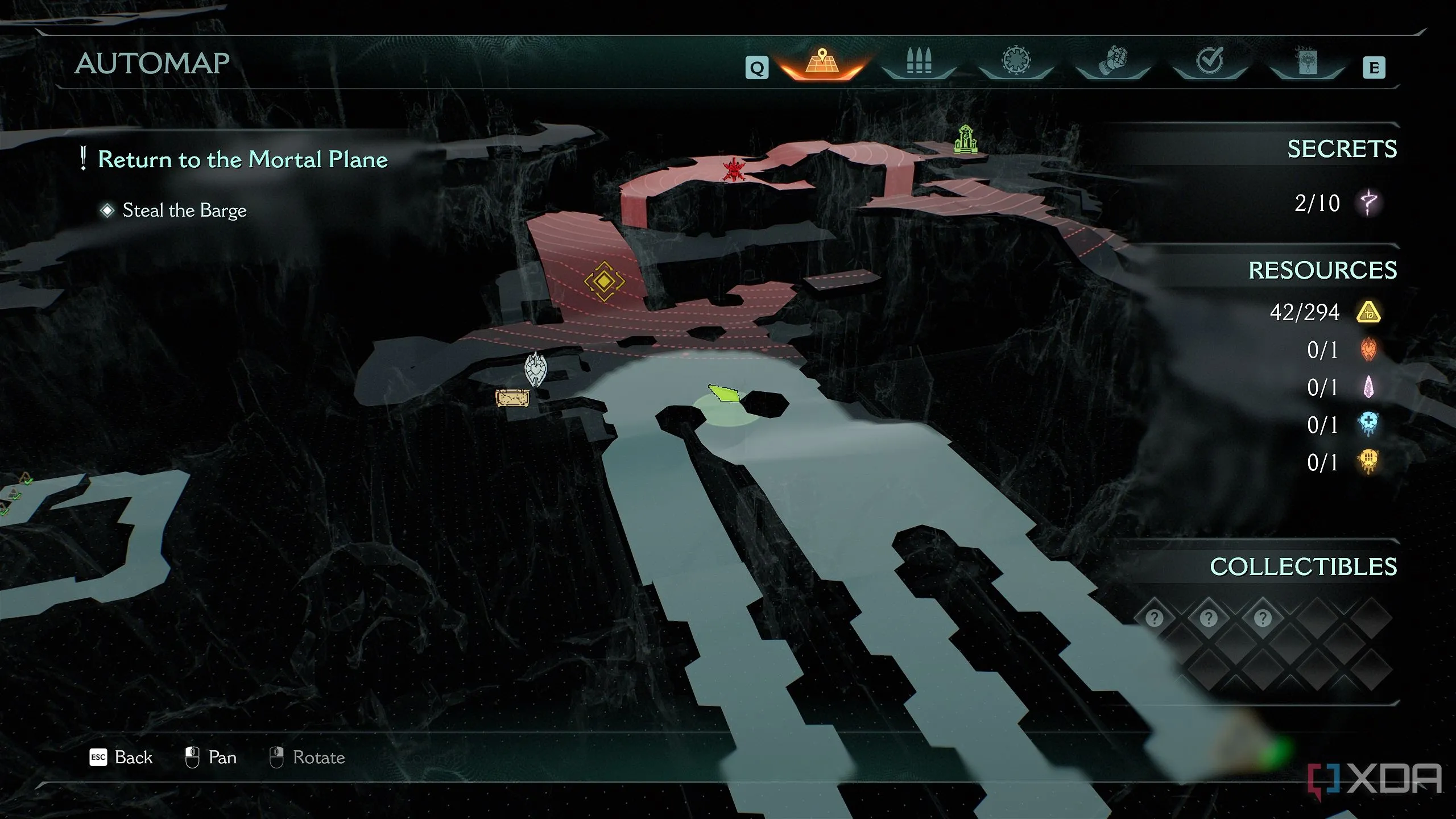
Task: Click the orange ruby resource icon
Action: (x=1368, y=350)
